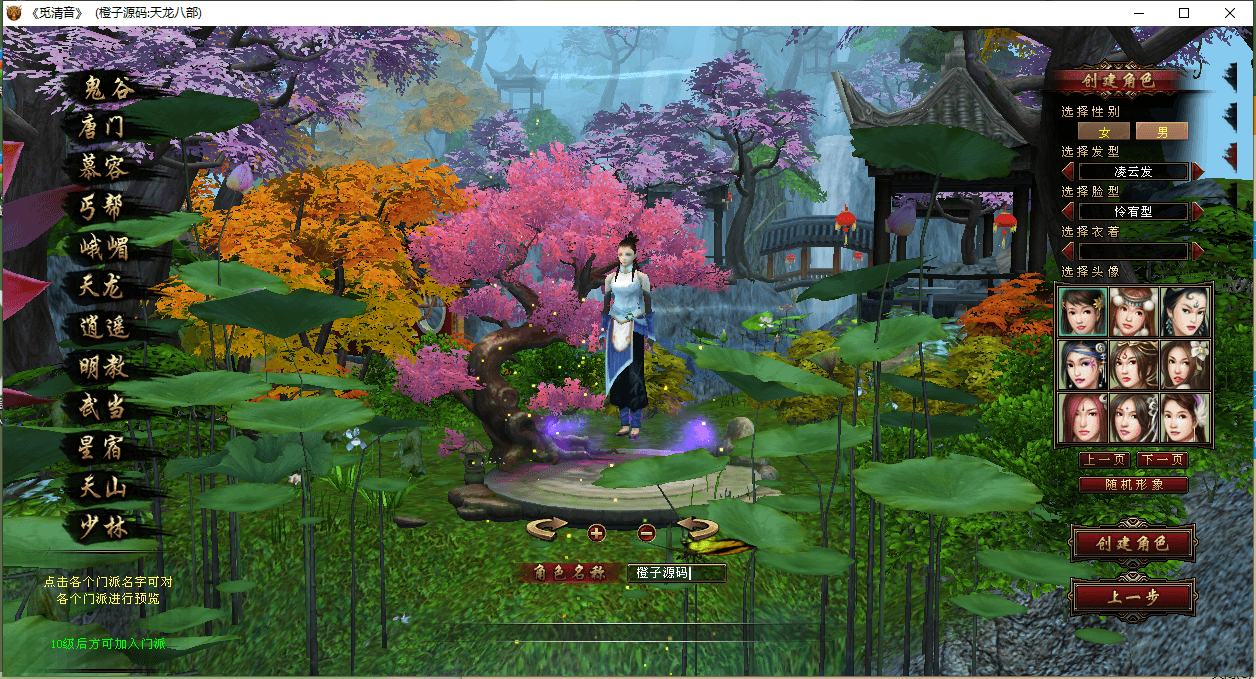Screen dimensions: 1256x679
Task: Choose the 逍遥 sect
Action: (x=104, y=327)
